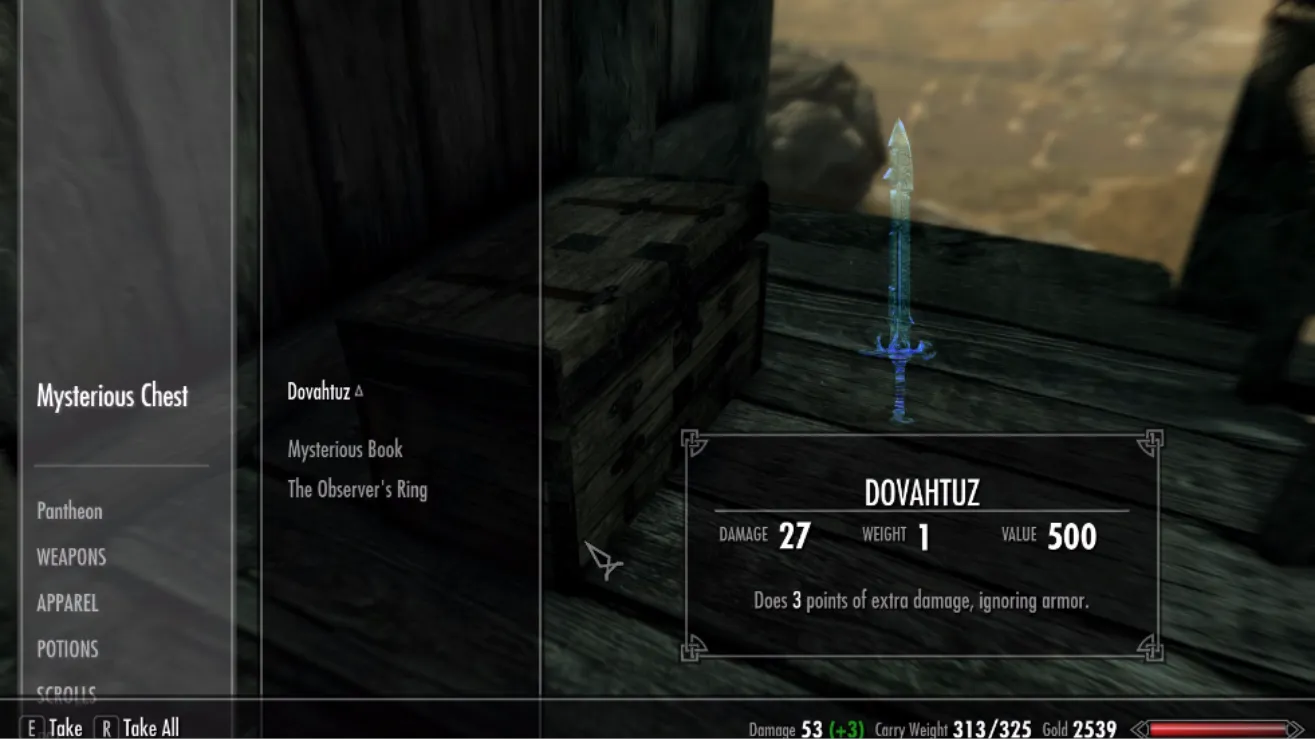
Task: Switch to the Weapons category
Action: click(71, 557)
